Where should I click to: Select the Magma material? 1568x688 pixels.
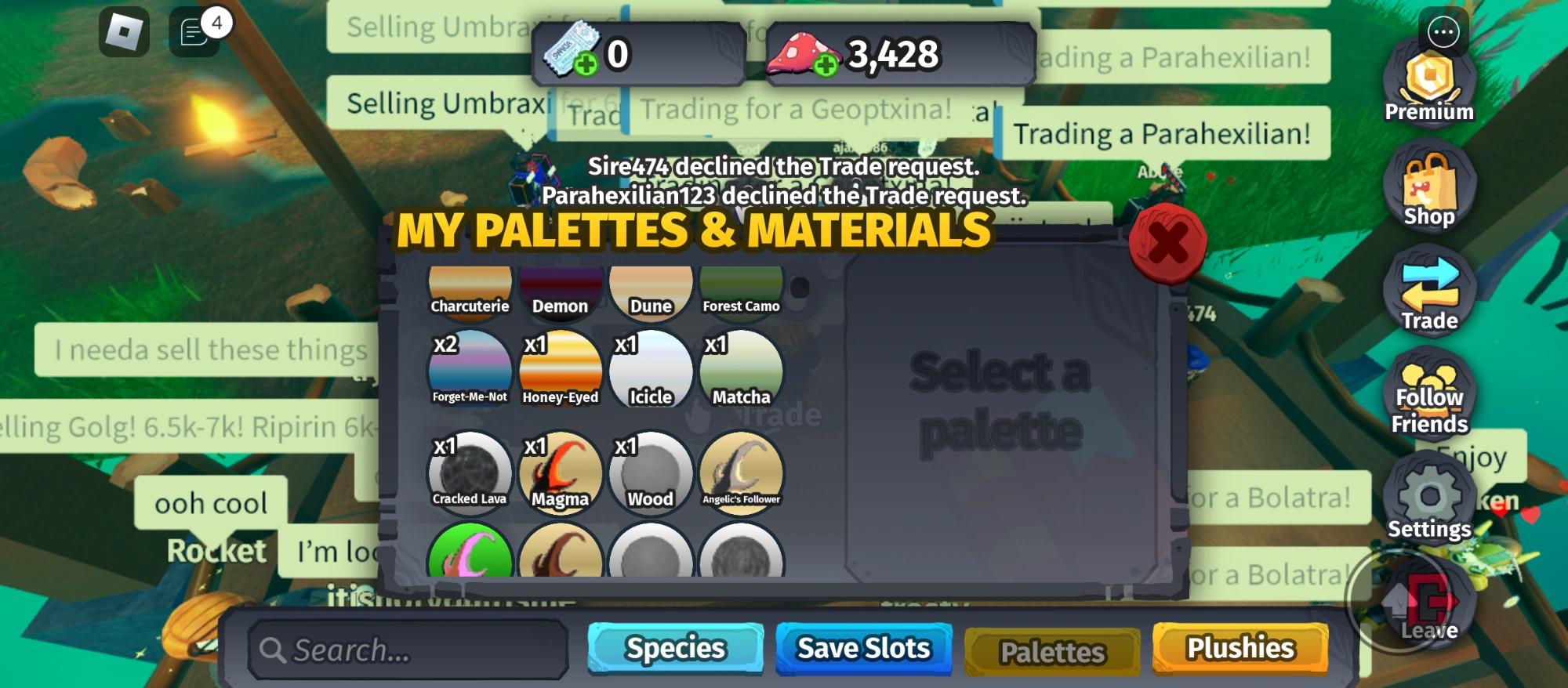[560, 471]
